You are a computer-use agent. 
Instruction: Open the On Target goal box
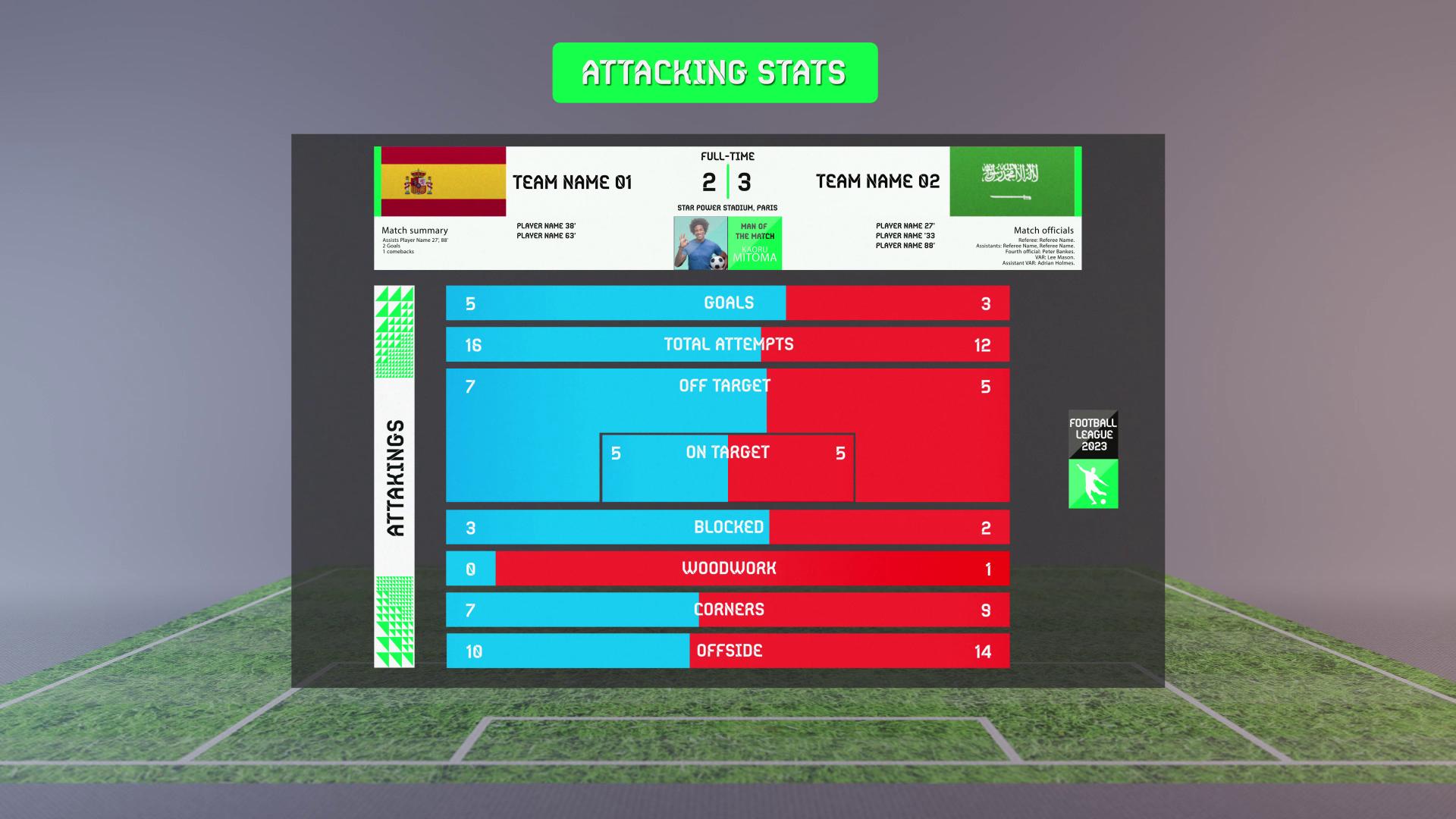(727, 467)
